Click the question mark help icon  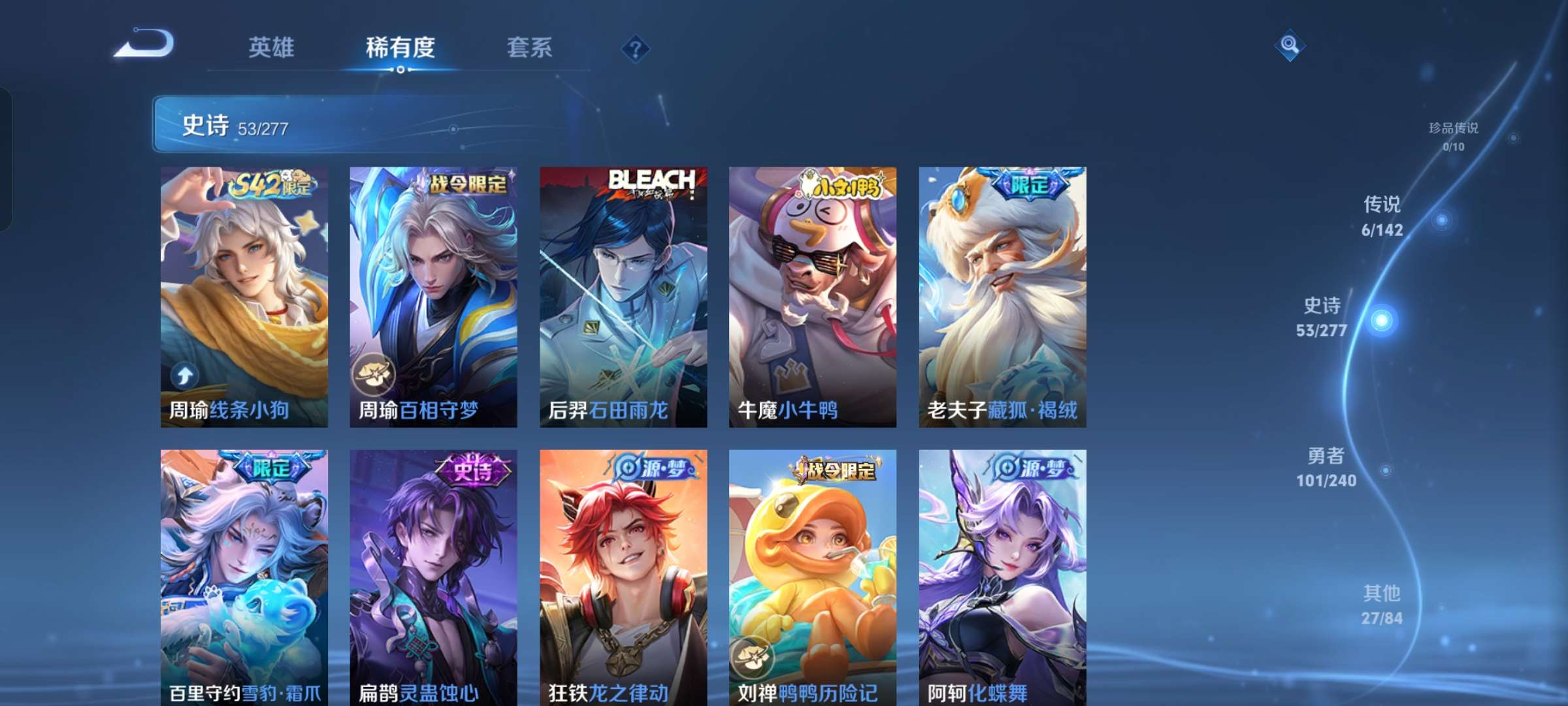636,48
